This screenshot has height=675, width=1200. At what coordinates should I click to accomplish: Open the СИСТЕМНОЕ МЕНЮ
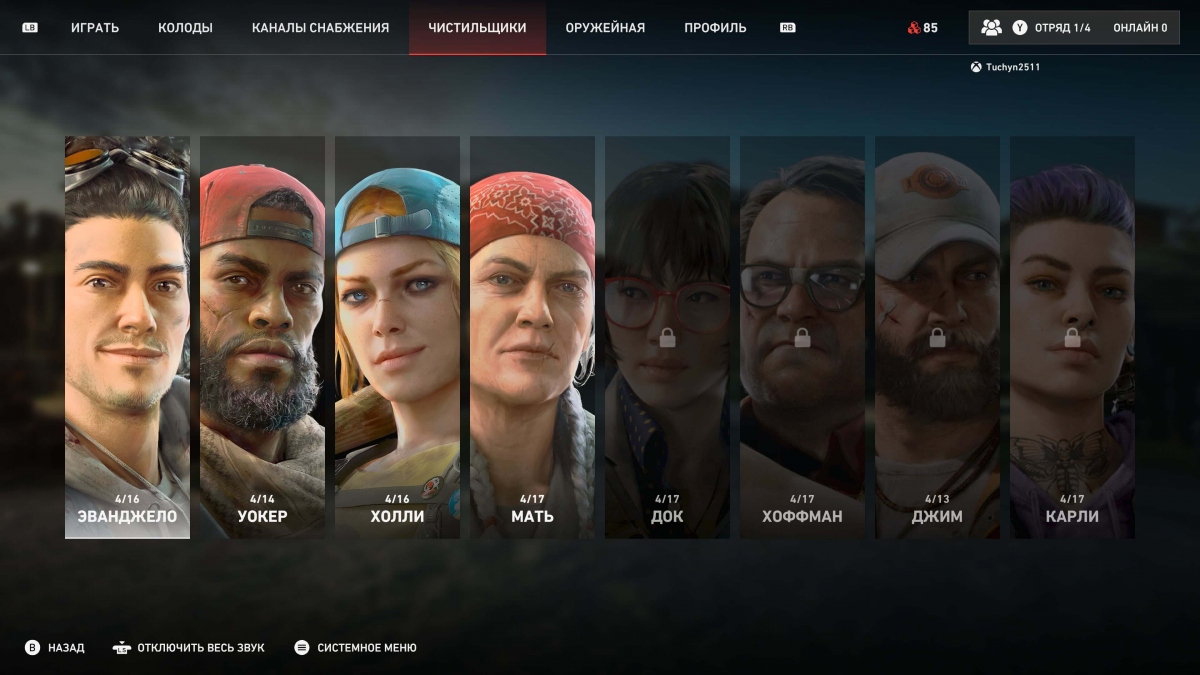pyautogui.click(x=356, y=648)
